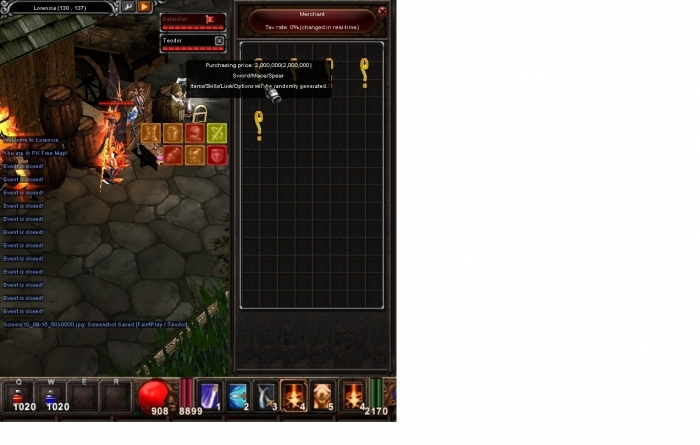This screenshot has height=445, width=700.
Task: Close the Merchant shop window
Action: pyautogui.click(x=382, y=11)
